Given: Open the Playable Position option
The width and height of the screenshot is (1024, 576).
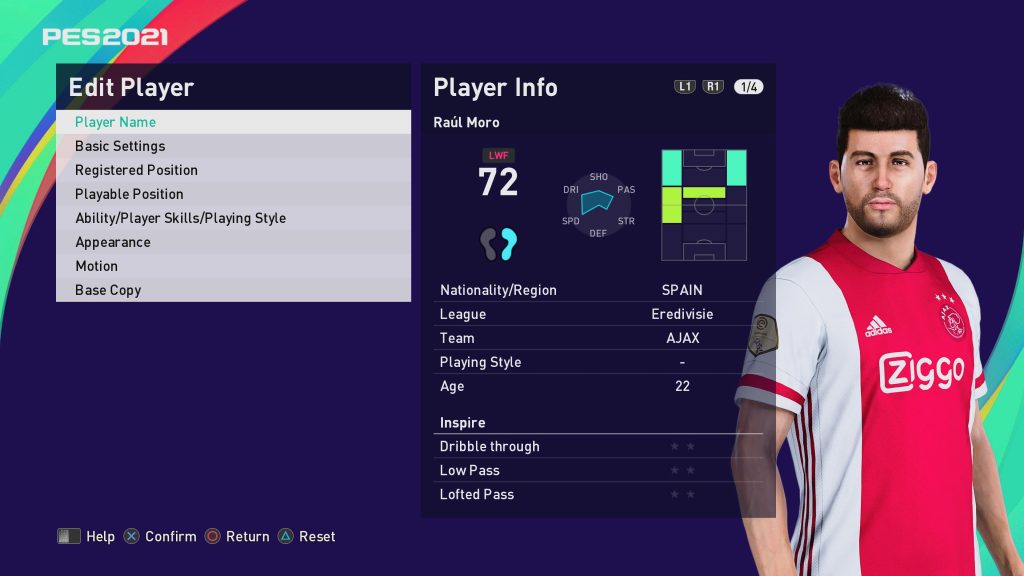Looking at the screenshot, I should [x=233, y=194].
